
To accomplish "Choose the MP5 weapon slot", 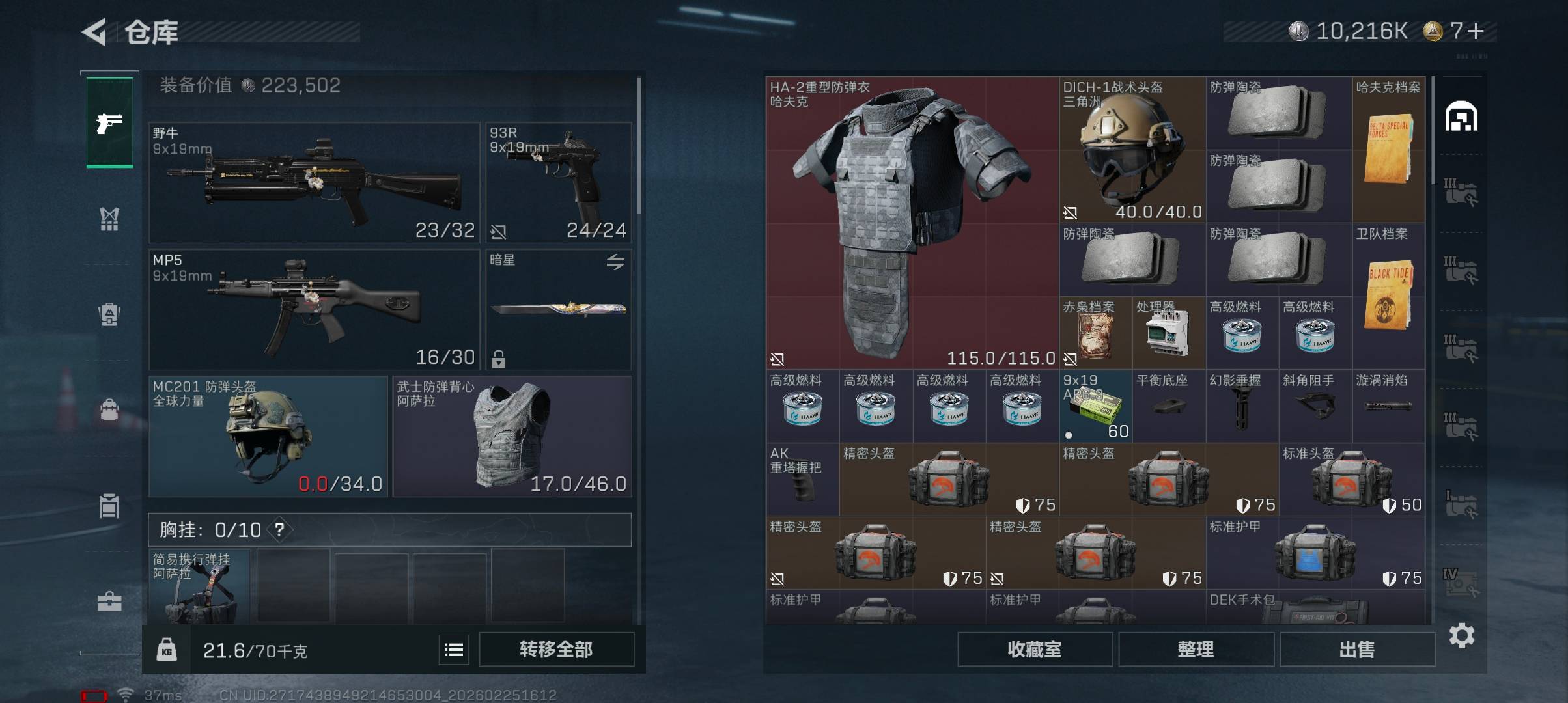I will [x=314, y=309].
